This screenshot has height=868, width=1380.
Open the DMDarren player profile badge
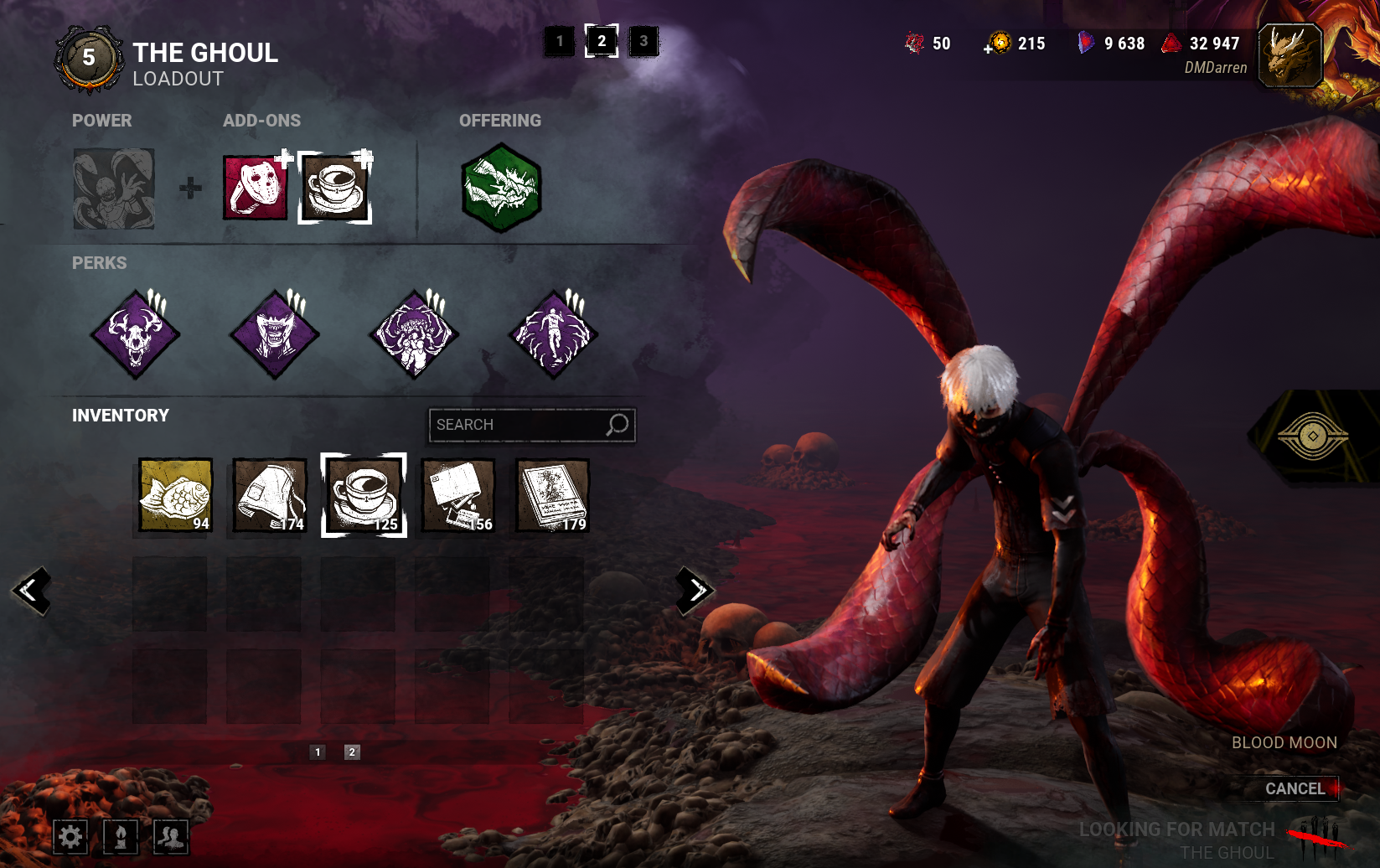coord(1290,56)
